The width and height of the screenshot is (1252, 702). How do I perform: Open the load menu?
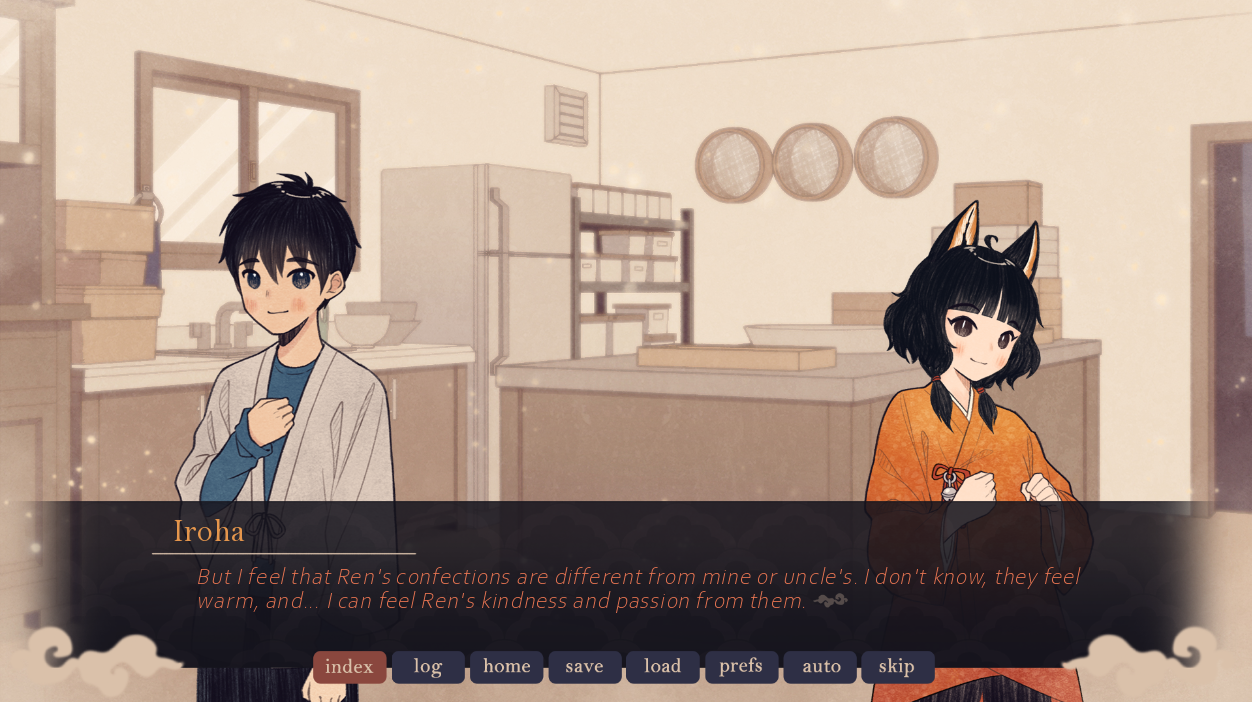[x=662, y=667]
